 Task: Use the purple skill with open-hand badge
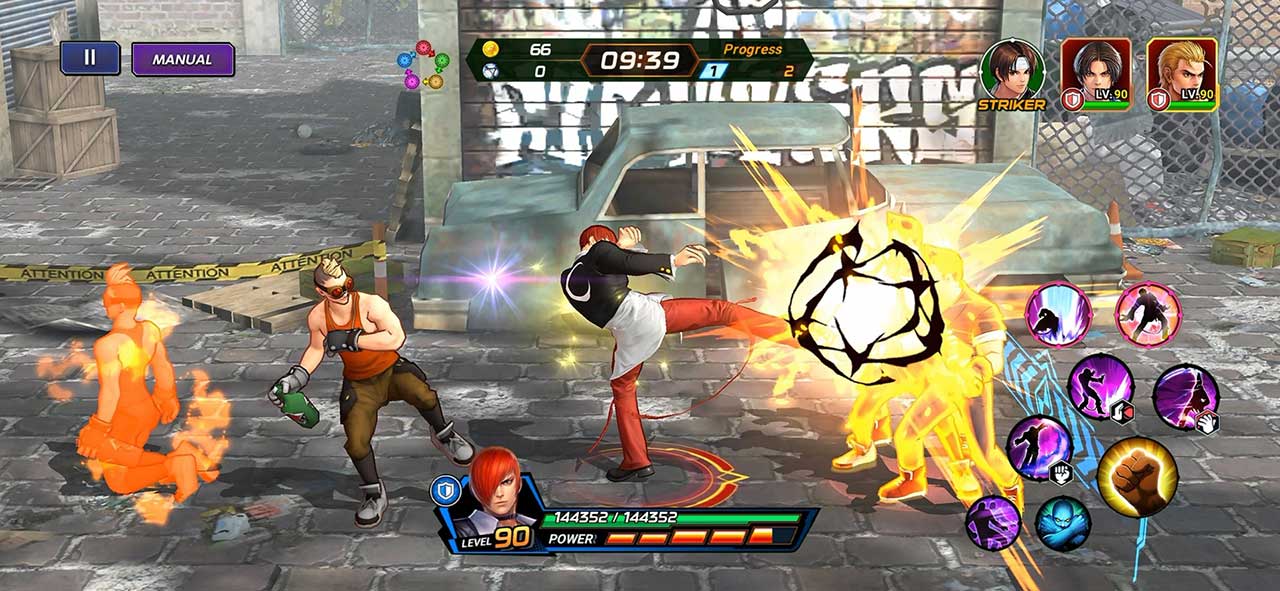point(1186,397)
